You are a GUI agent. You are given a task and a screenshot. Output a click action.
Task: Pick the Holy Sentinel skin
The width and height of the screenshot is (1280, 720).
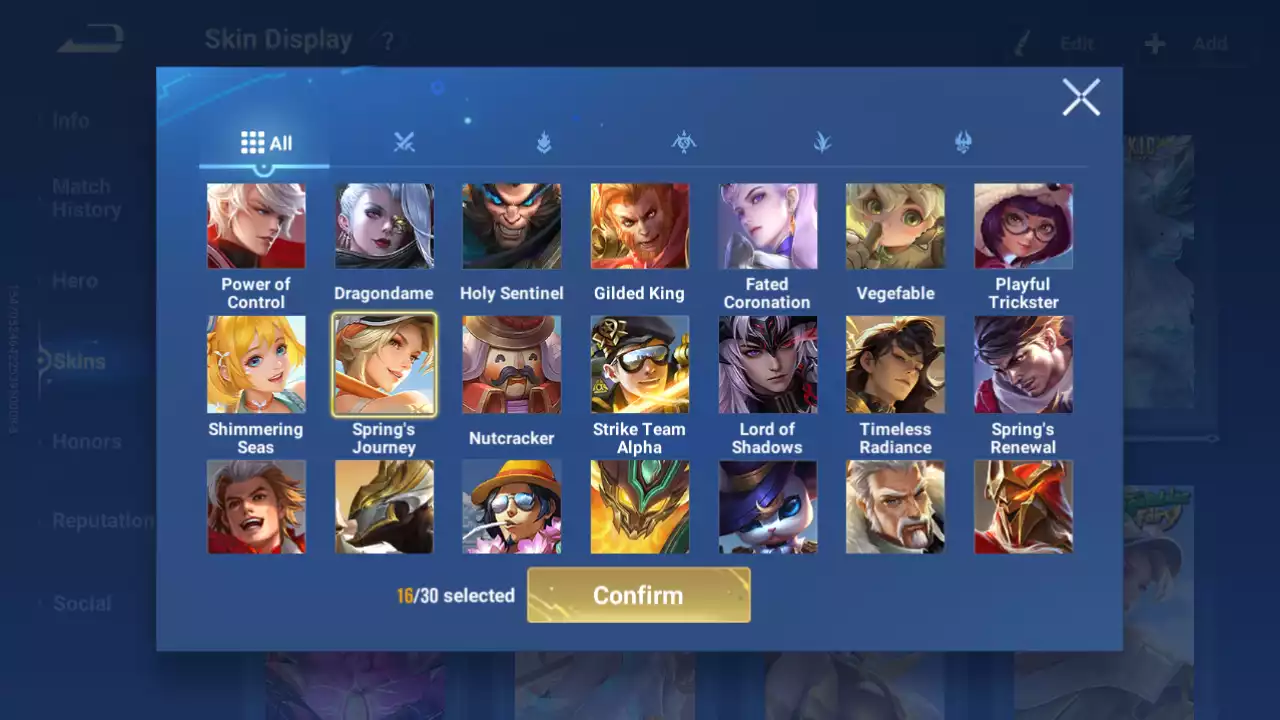point(512,226)
